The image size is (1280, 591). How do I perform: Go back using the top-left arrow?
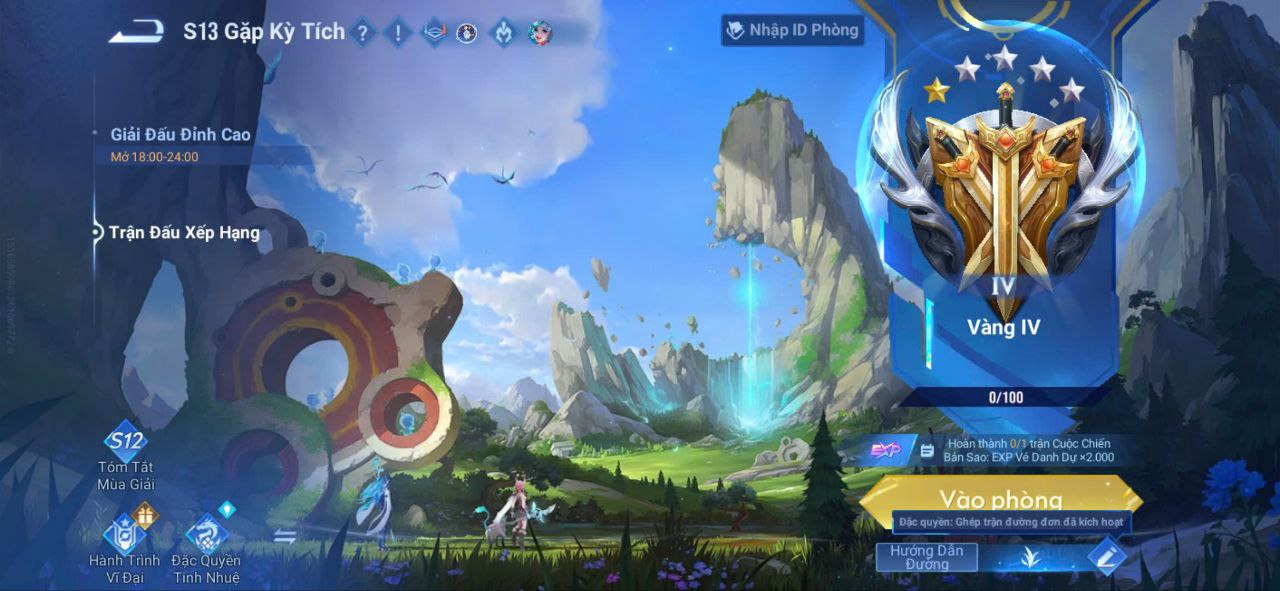point(137,32)
